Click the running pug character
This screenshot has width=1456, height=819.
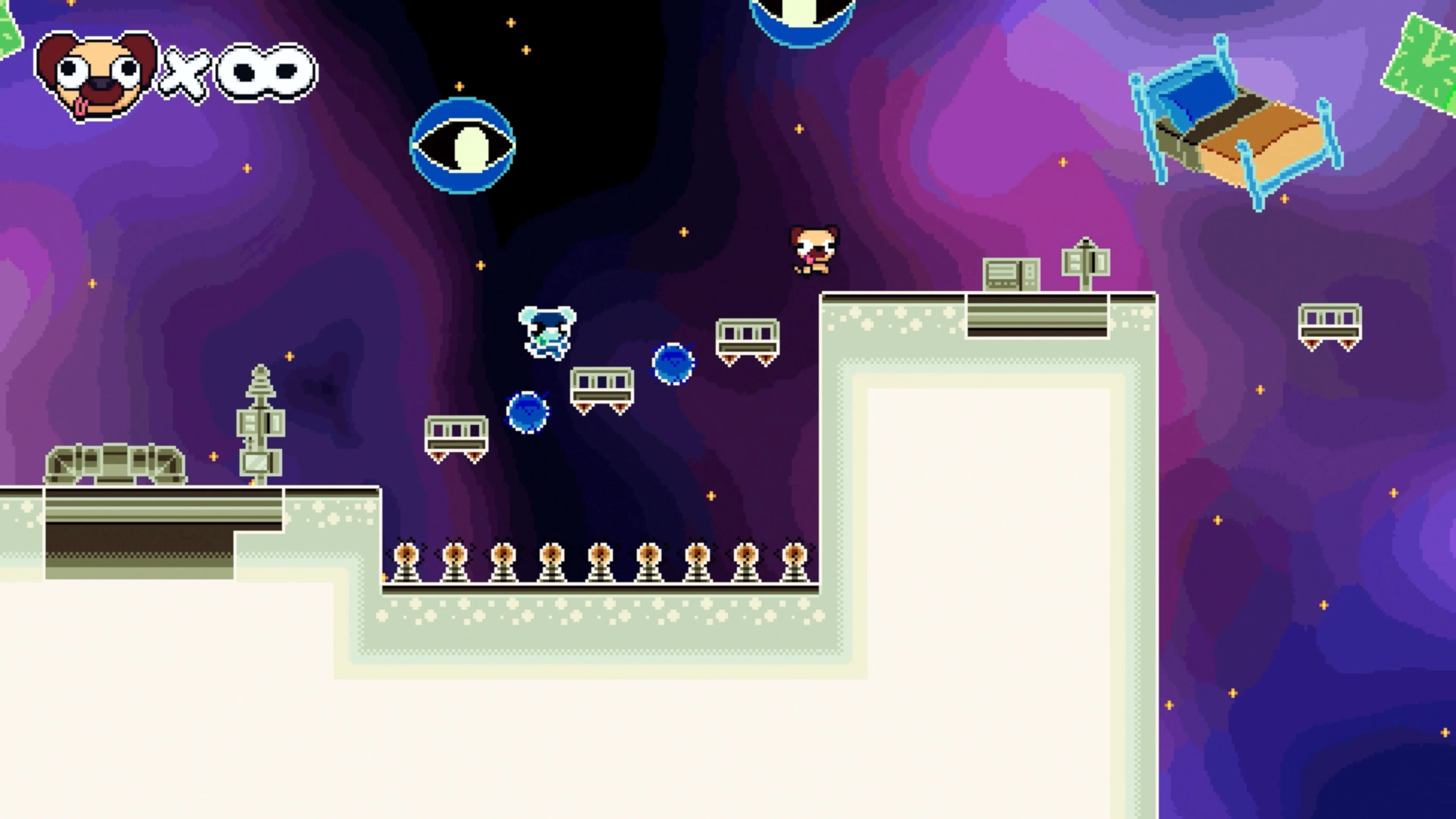814,254
